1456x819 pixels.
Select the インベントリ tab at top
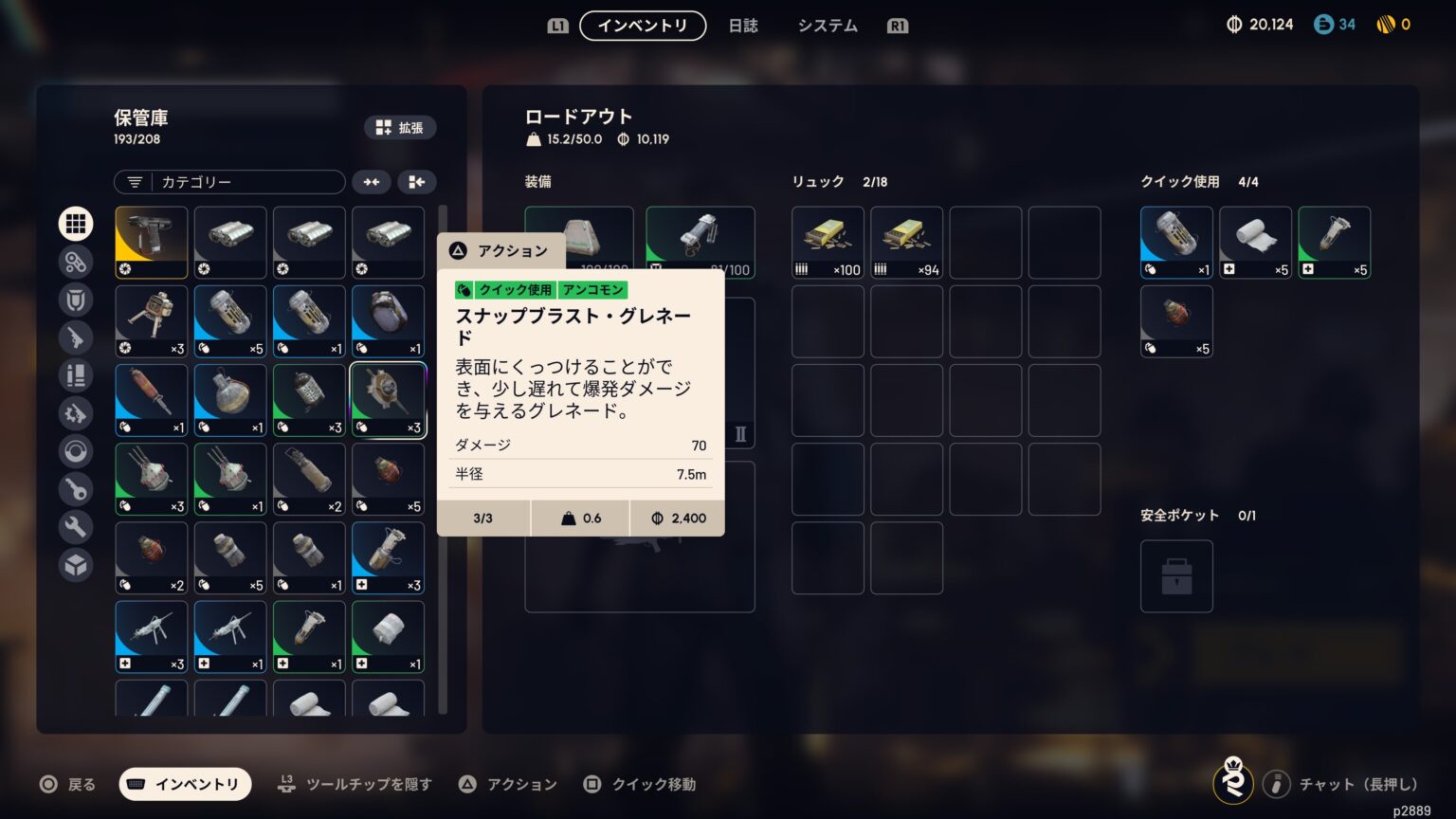point(643,26)
